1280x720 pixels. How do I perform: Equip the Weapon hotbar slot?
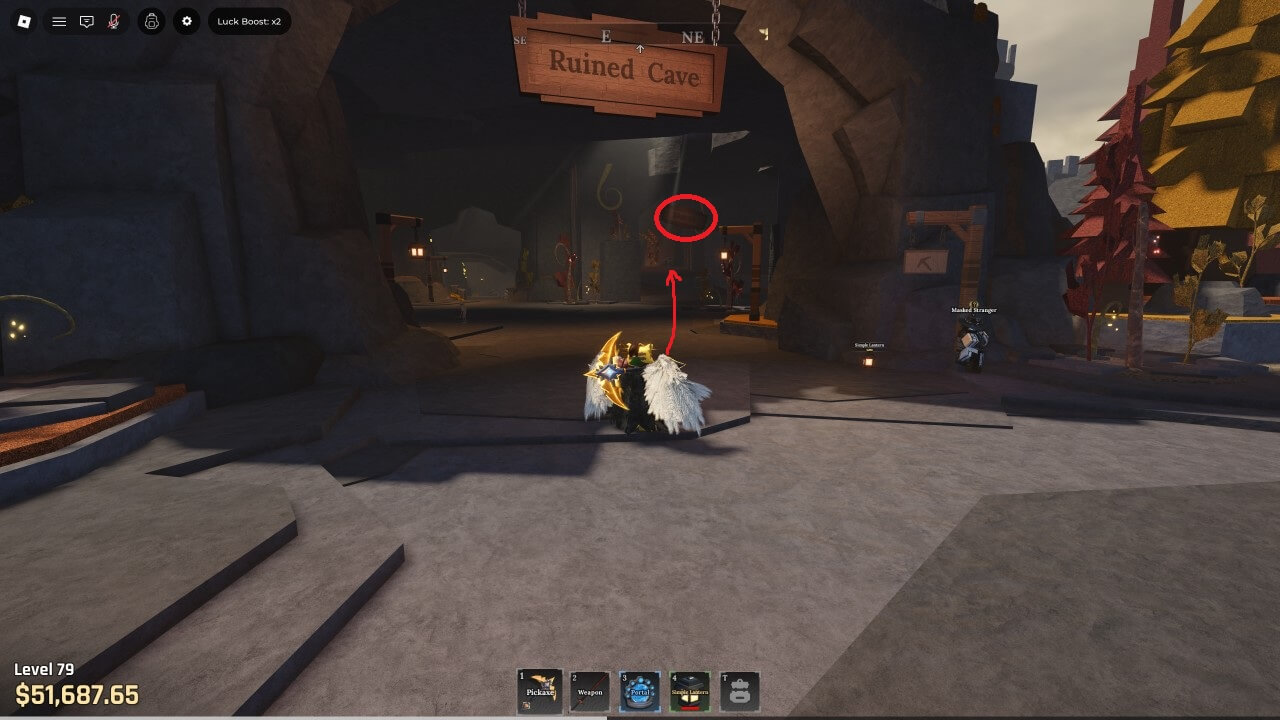tap(589, 691)
